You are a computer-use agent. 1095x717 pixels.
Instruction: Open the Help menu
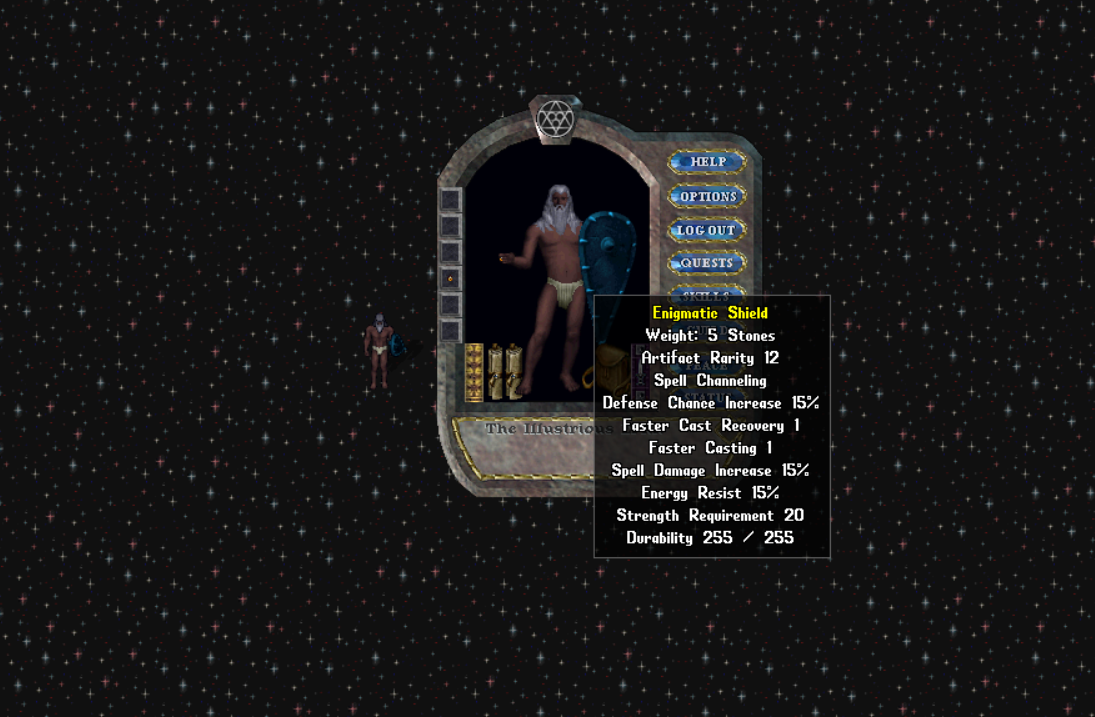[707, 162]
